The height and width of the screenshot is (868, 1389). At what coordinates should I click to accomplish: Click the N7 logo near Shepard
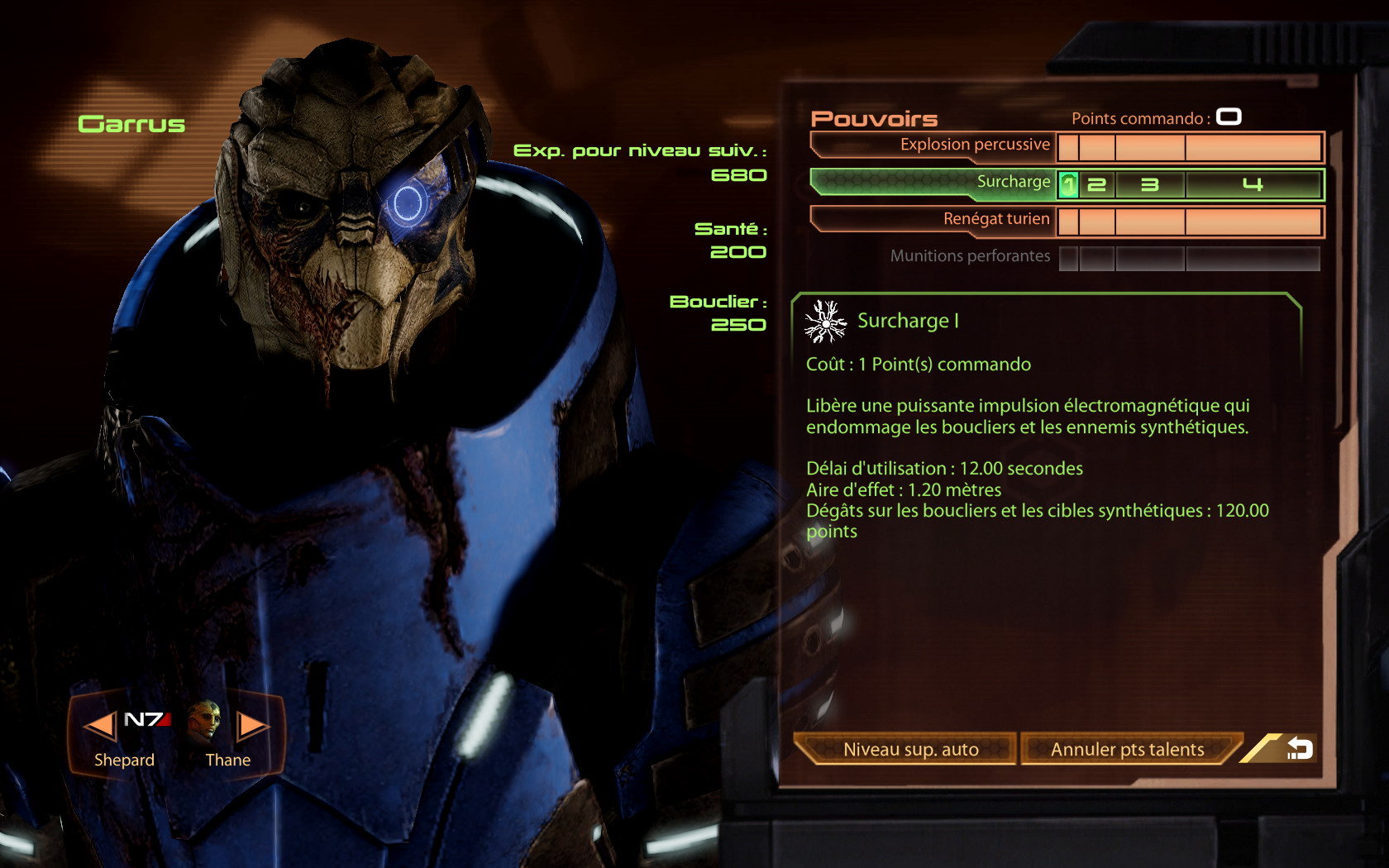147,719
